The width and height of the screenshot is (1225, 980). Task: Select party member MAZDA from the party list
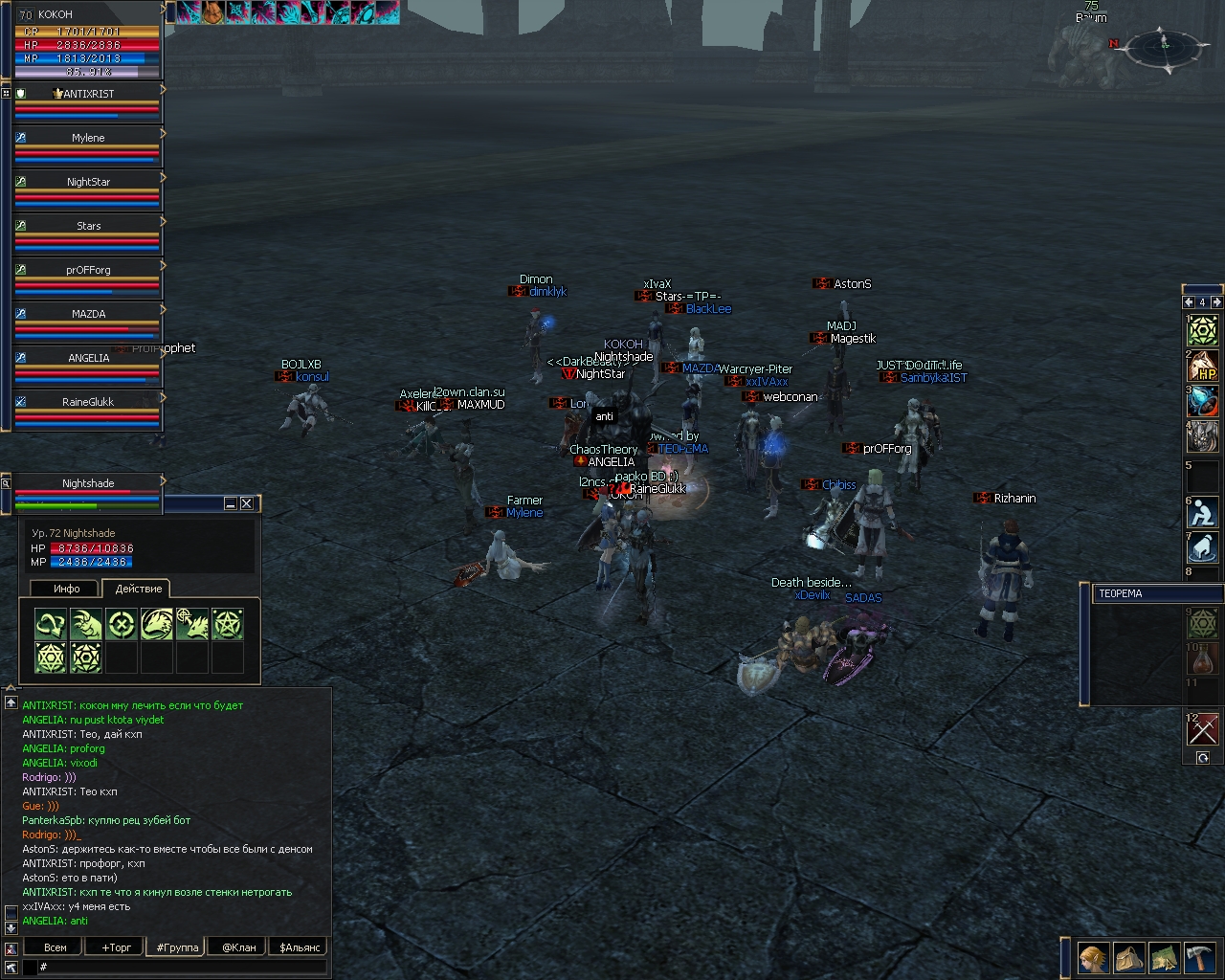point(88,314)
